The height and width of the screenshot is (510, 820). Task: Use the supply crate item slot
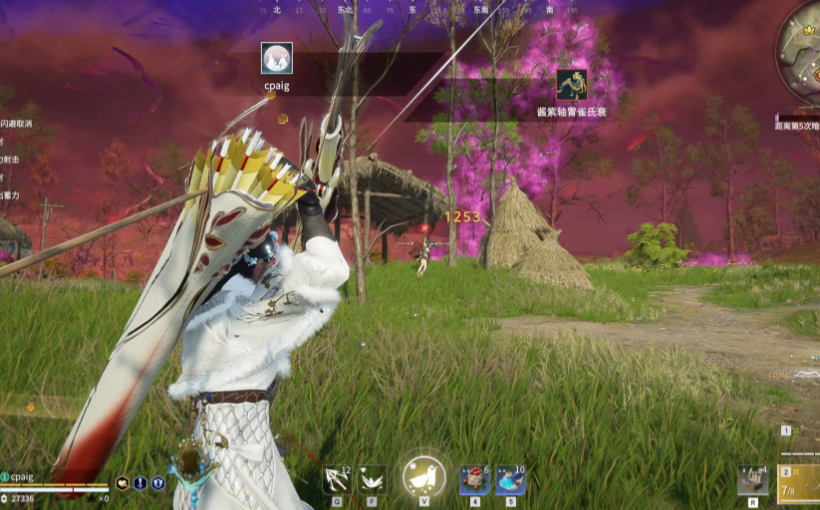752,481
